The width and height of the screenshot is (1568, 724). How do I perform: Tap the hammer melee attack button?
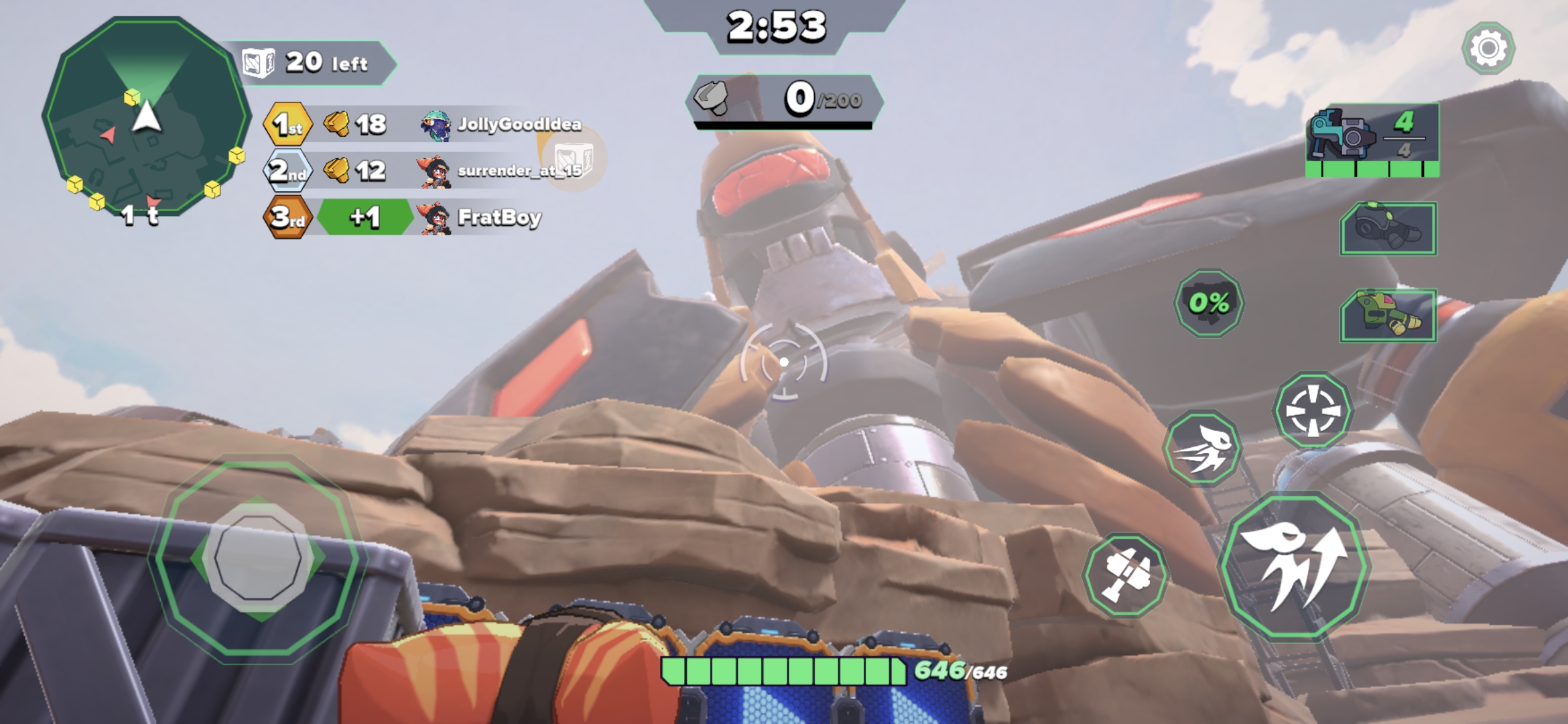pos(1125,575)
